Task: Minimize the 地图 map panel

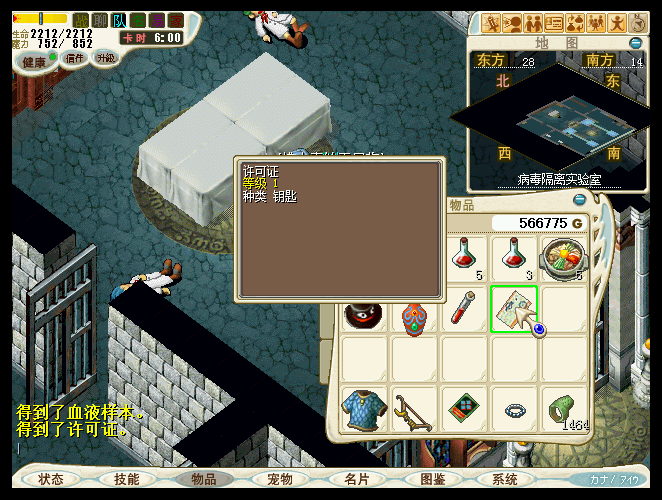Action: click(636, 43)
